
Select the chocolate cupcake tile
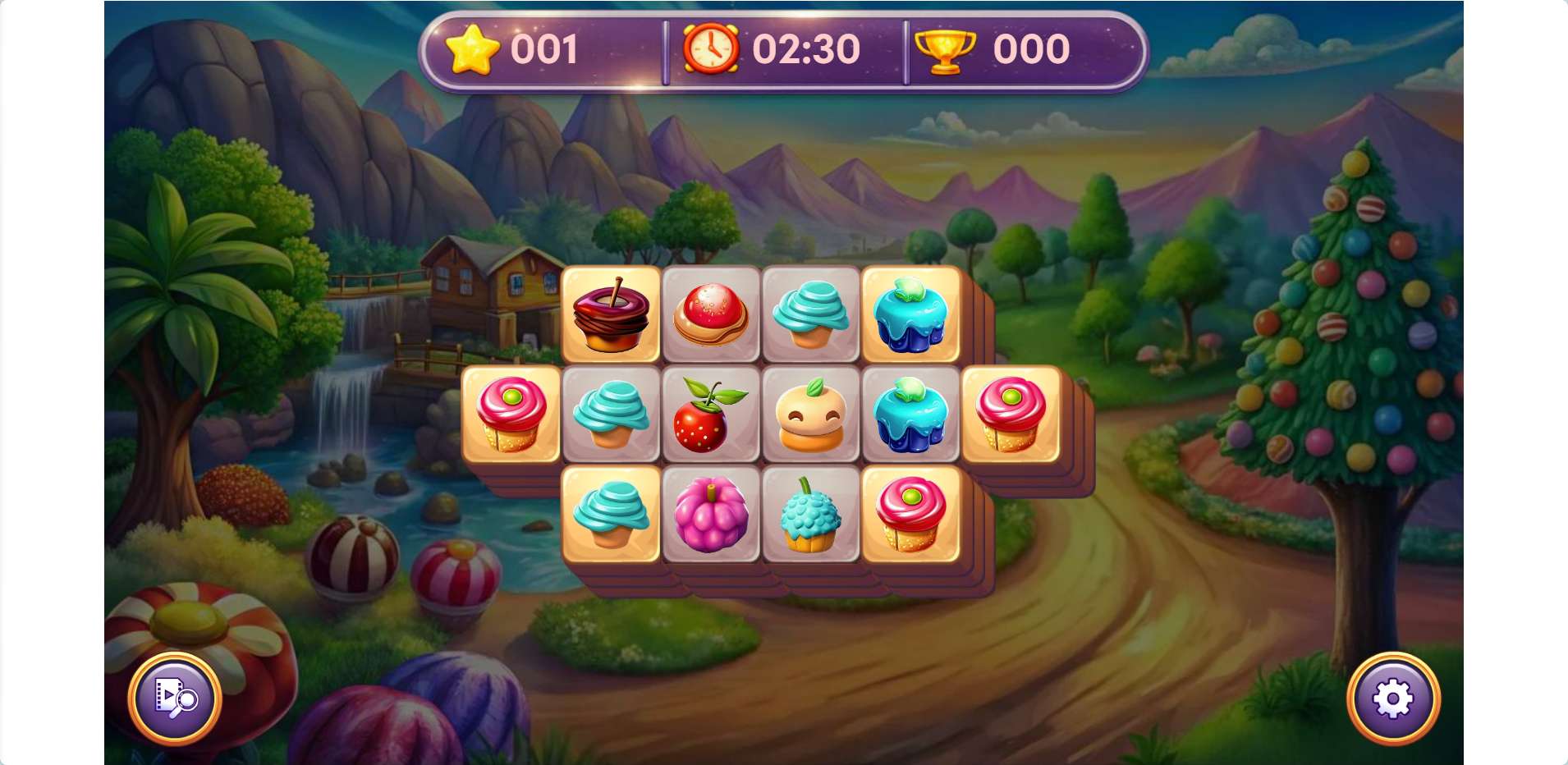tap(611, 315)
